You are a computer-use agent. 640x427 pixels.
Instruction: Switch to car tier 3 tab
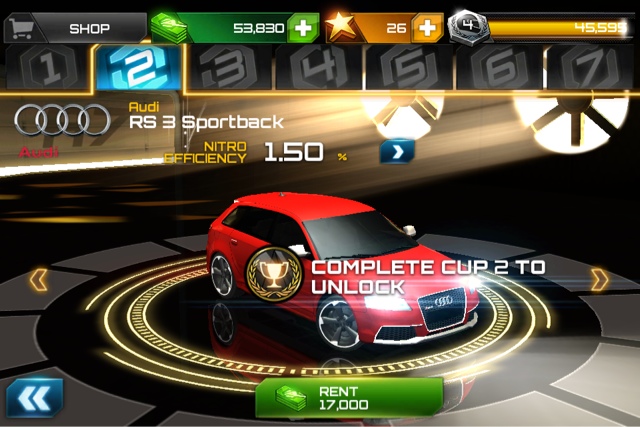(x=232, y=70)
